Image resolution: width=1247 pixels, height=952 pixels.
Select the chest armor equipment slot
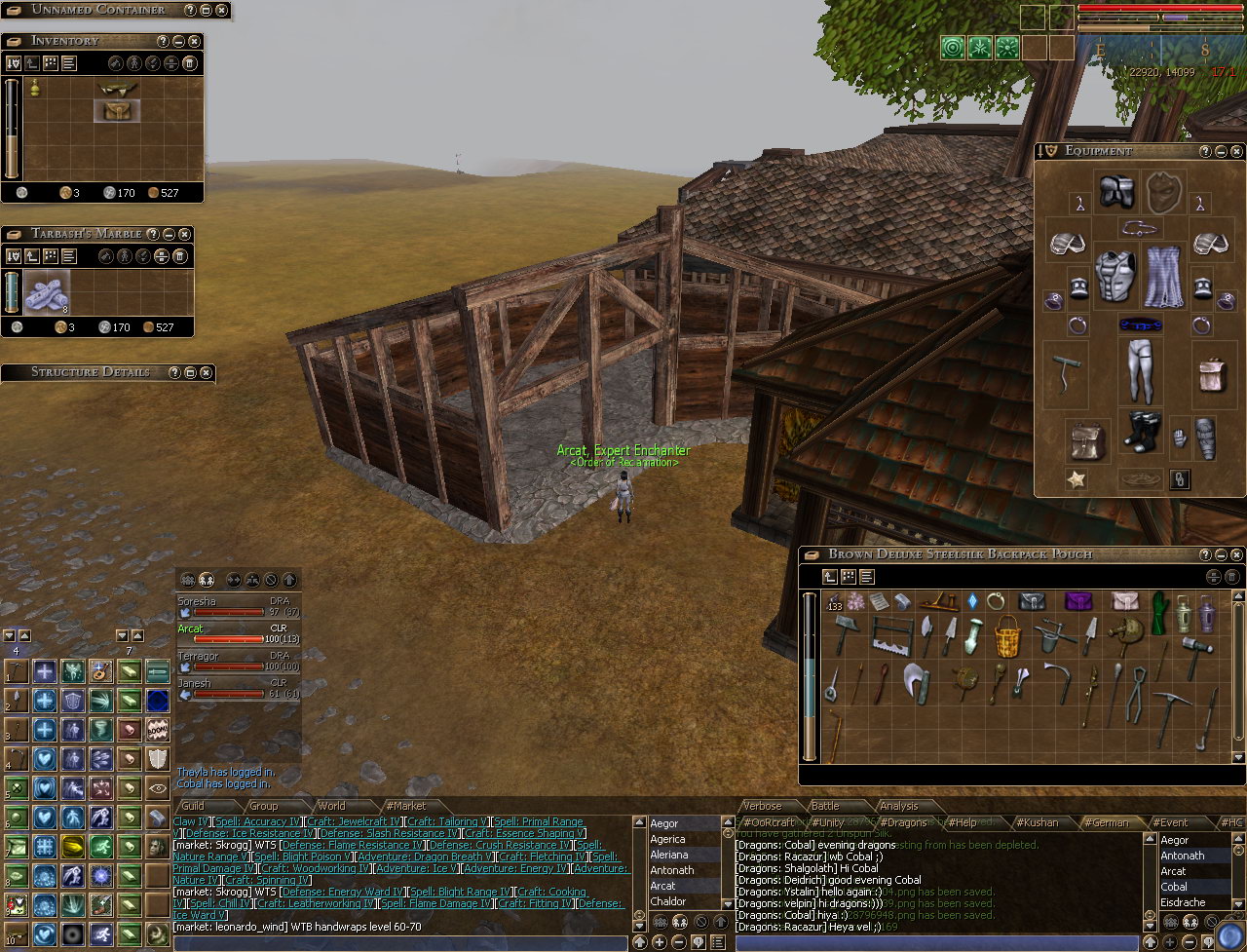(1115, 274)
